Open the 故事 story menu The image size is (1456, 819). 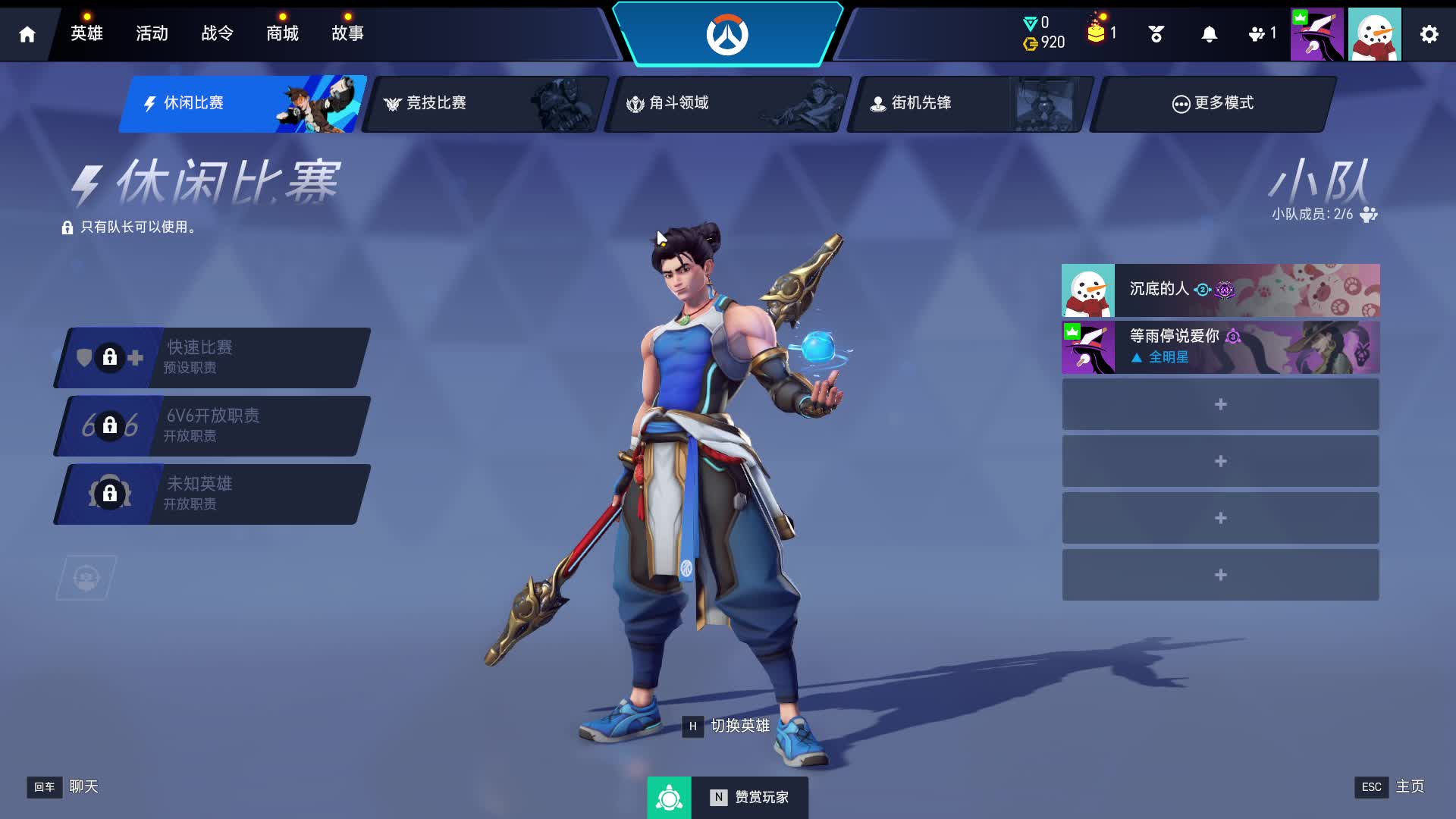coord(347,33)
